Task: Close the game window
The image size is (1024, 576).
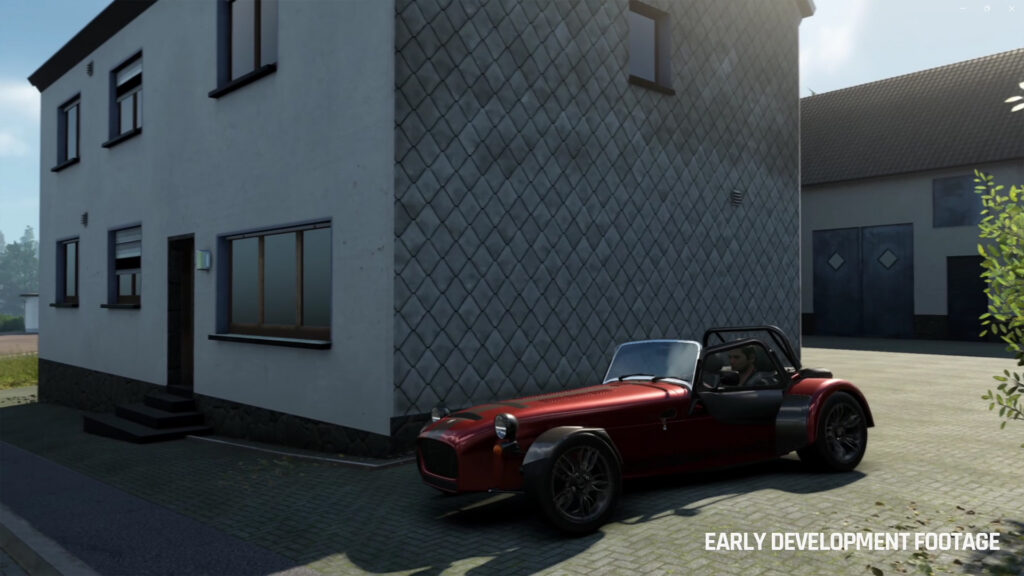Action: point(1010,8)
